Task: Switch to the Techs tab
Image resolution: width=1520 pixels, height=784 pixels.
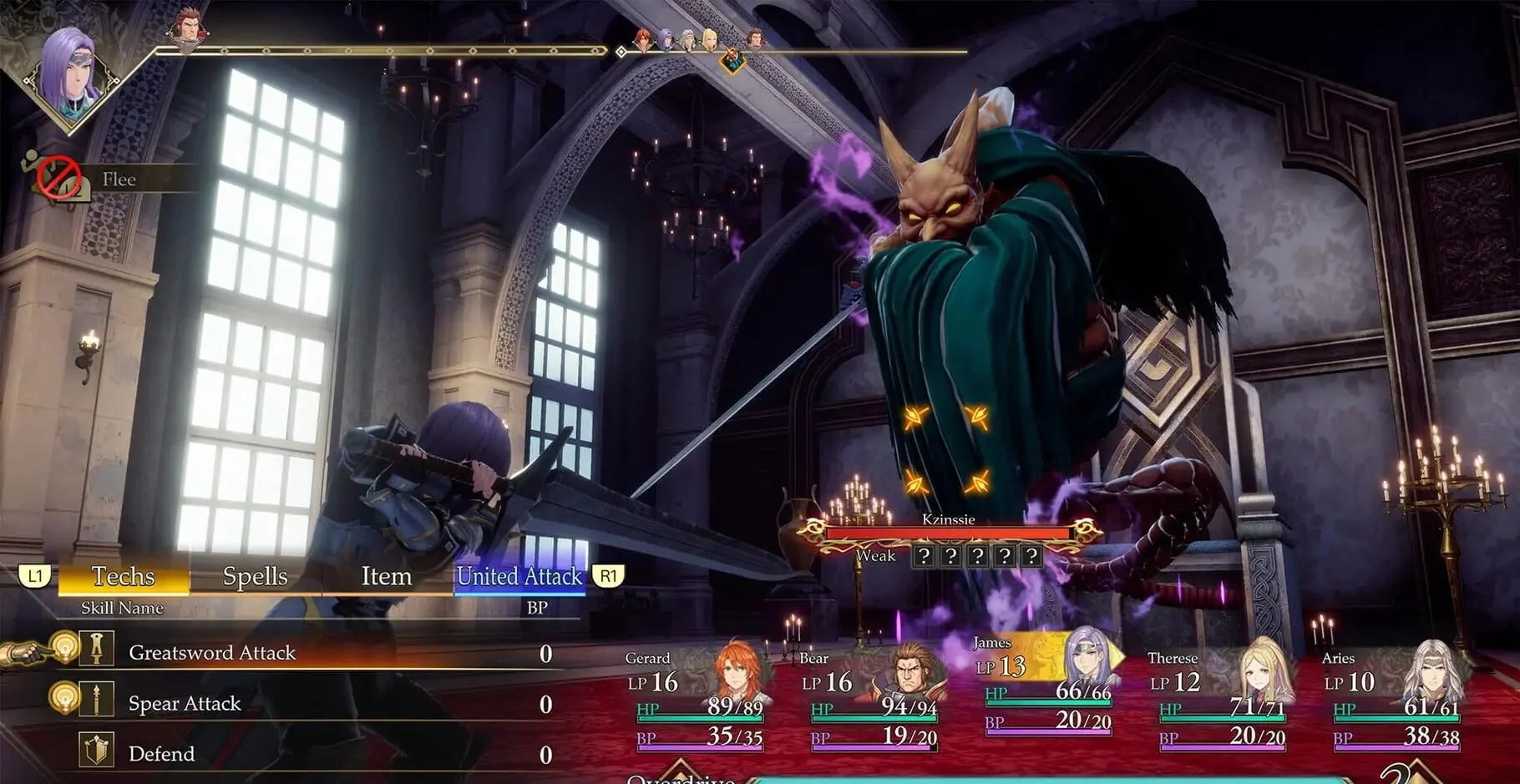Action: tap(124, 576)
